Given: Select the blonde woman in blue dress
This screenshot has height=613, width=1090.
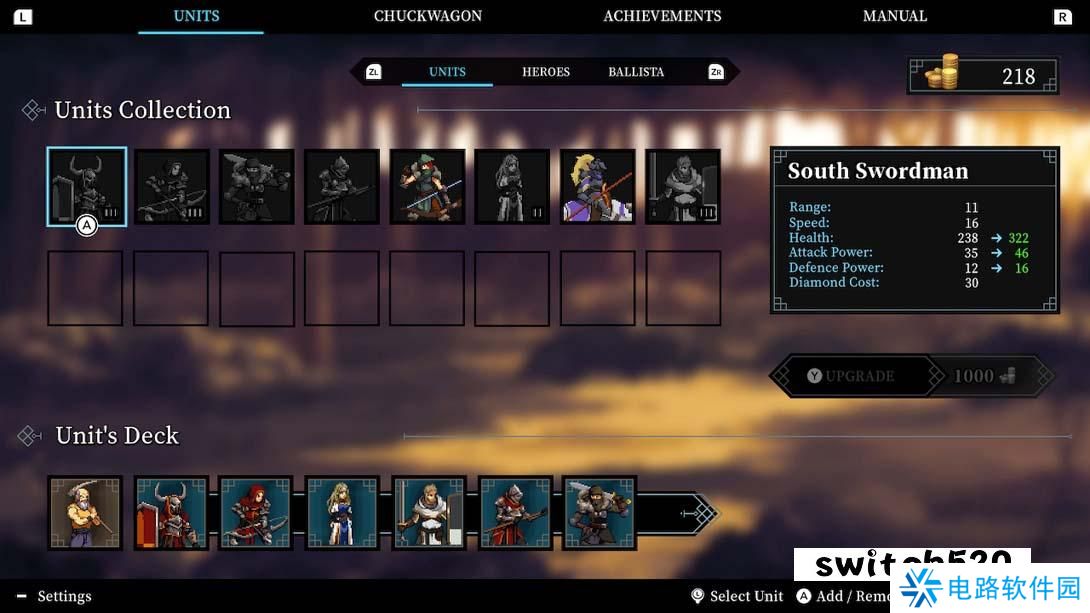Looking at the screenshot, I should pos(342,513).
